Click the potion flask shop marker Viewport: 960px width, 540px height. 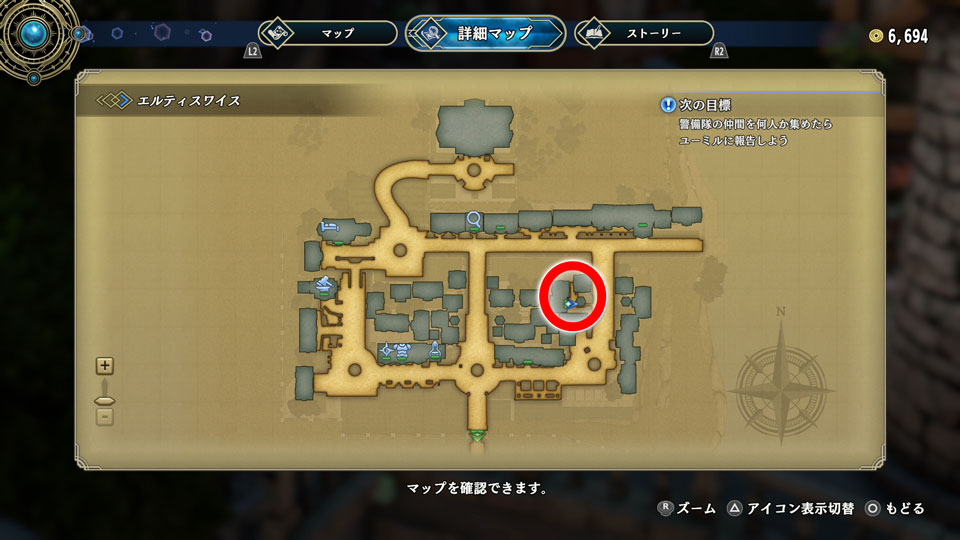435,349
